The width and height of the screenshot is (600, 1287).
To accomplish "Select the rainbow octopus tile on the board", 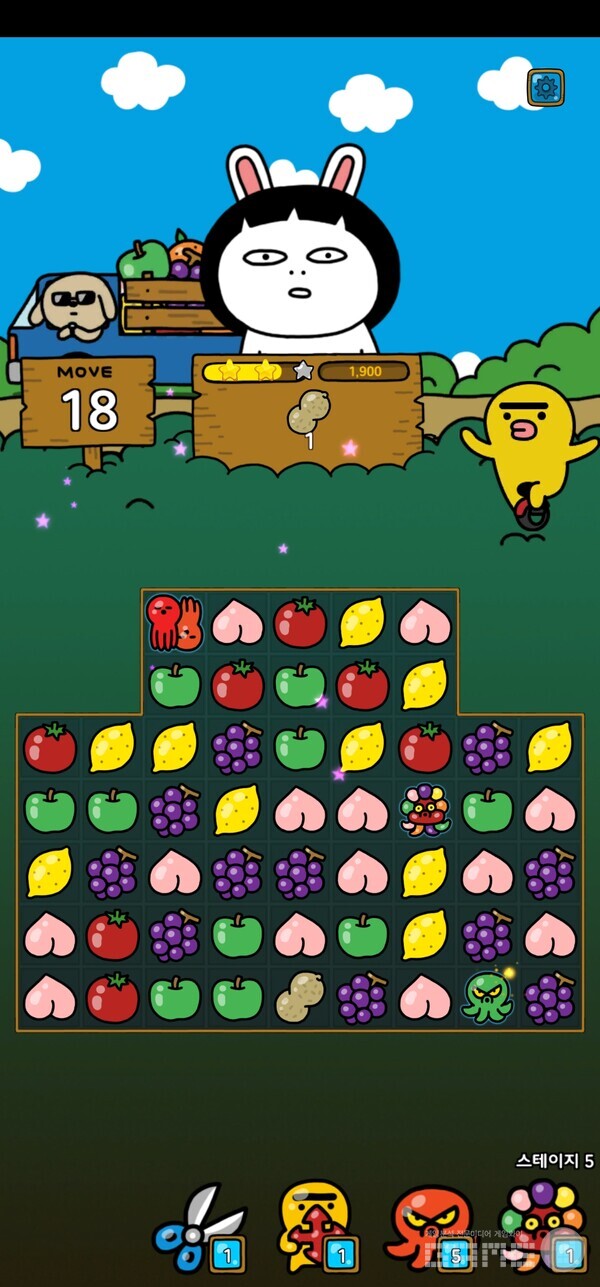I will pyautogui.click(x=425, y=809).
